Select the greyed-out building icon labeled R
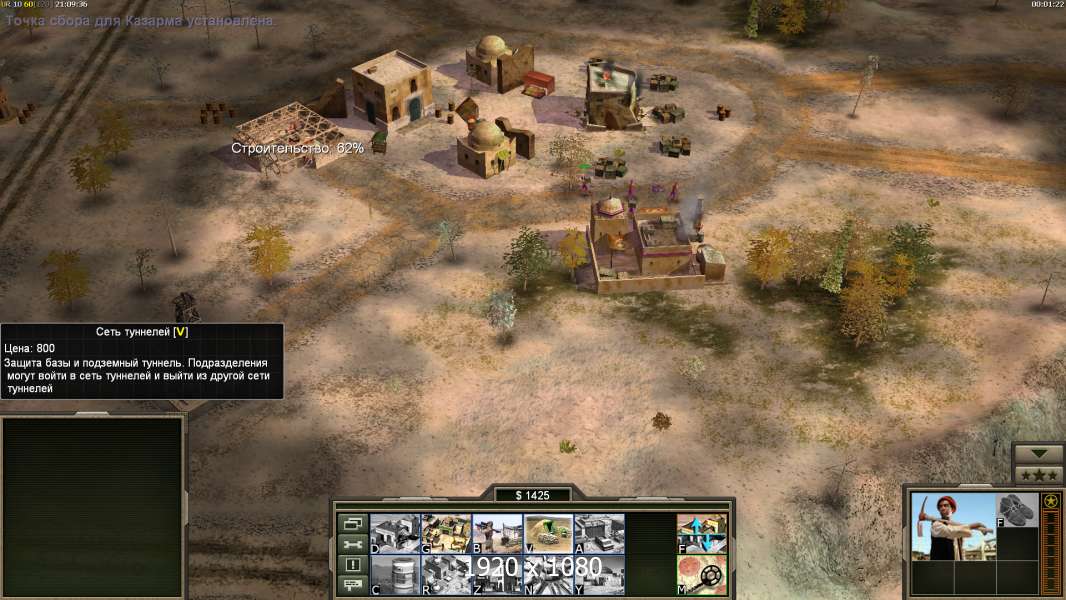The height and width of the screenshot is (600, 1066). point(446,575)
